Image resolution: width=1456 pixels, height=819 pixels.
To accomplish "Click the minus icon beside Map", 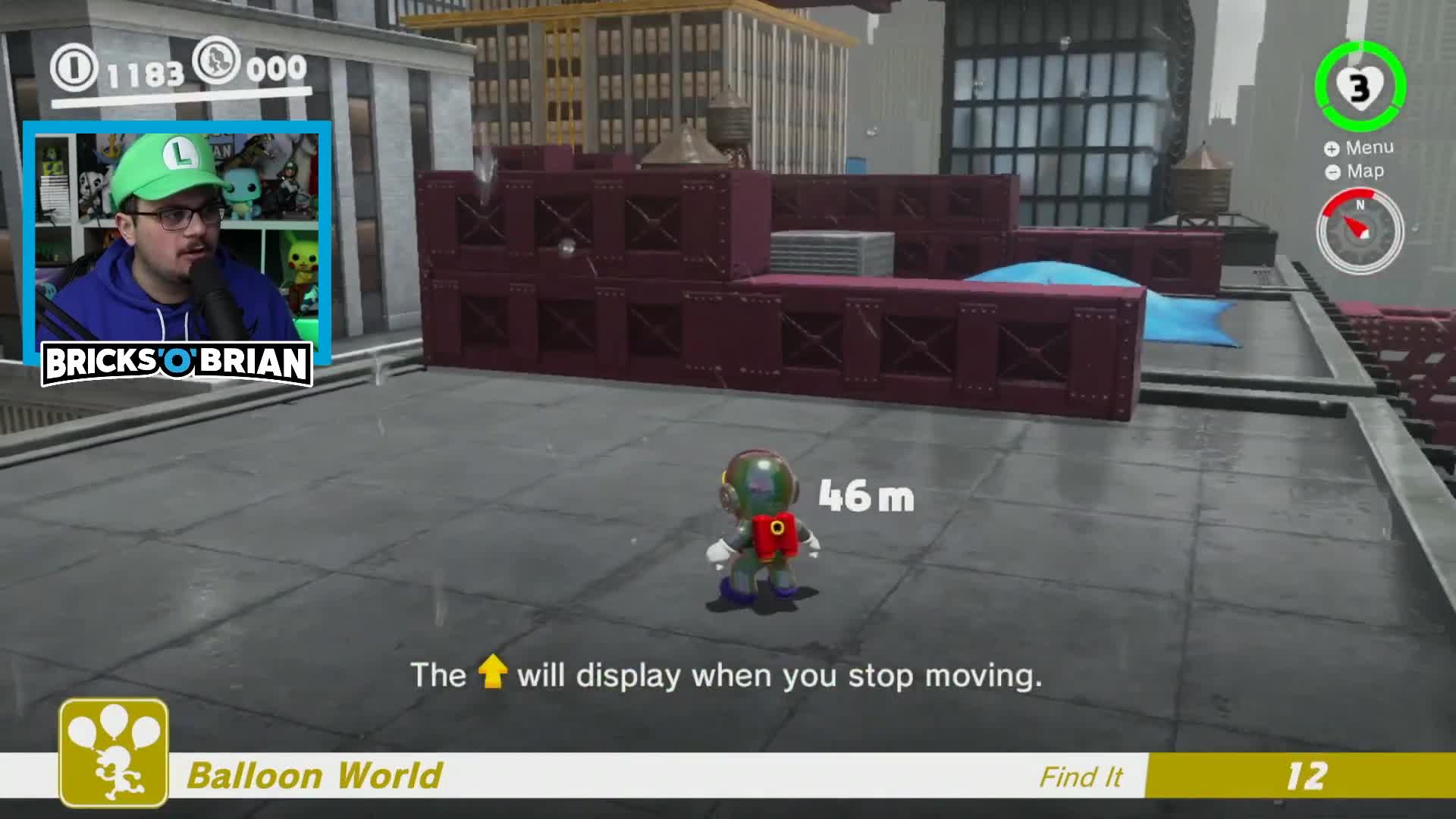I will [x=1334, y=171].
